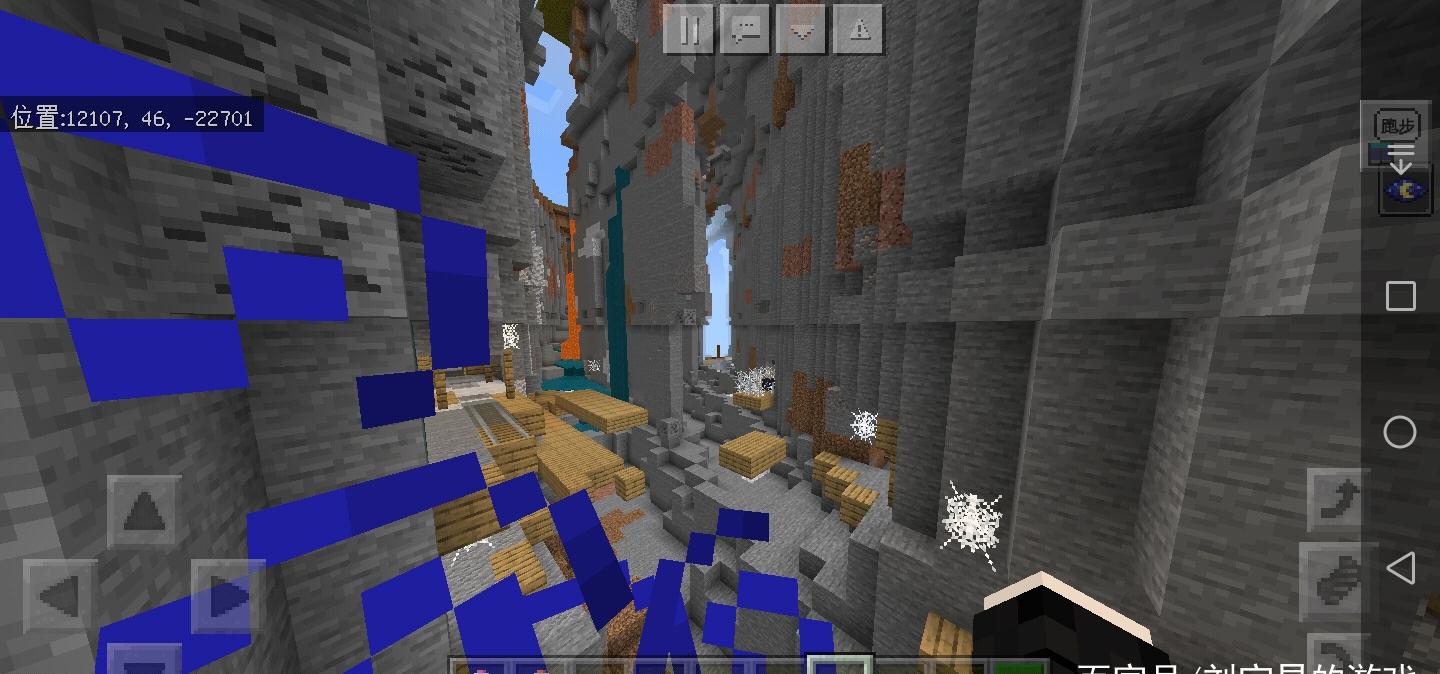Tap the night vision eye effect icon
This screenshot has width=1440, height=674.
1399,189
